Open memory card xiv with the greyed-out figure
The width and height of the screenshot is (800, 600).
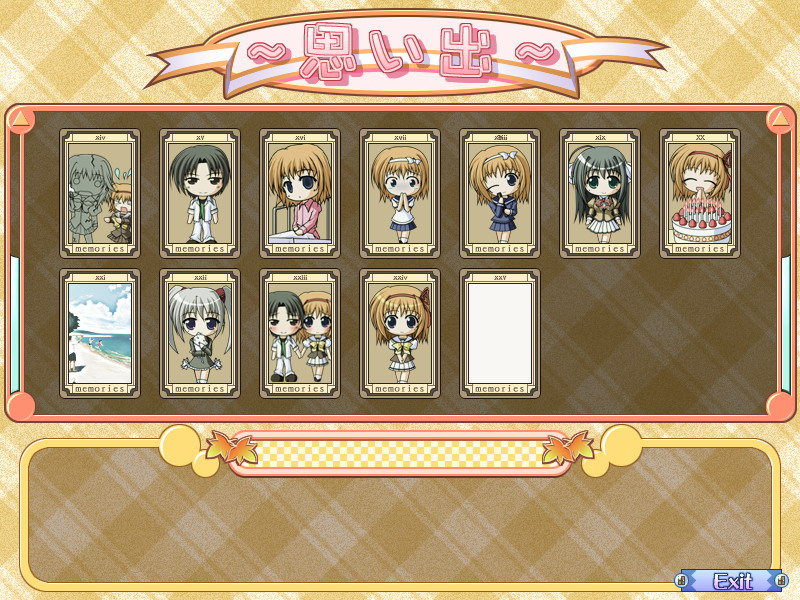pos(100,193)
